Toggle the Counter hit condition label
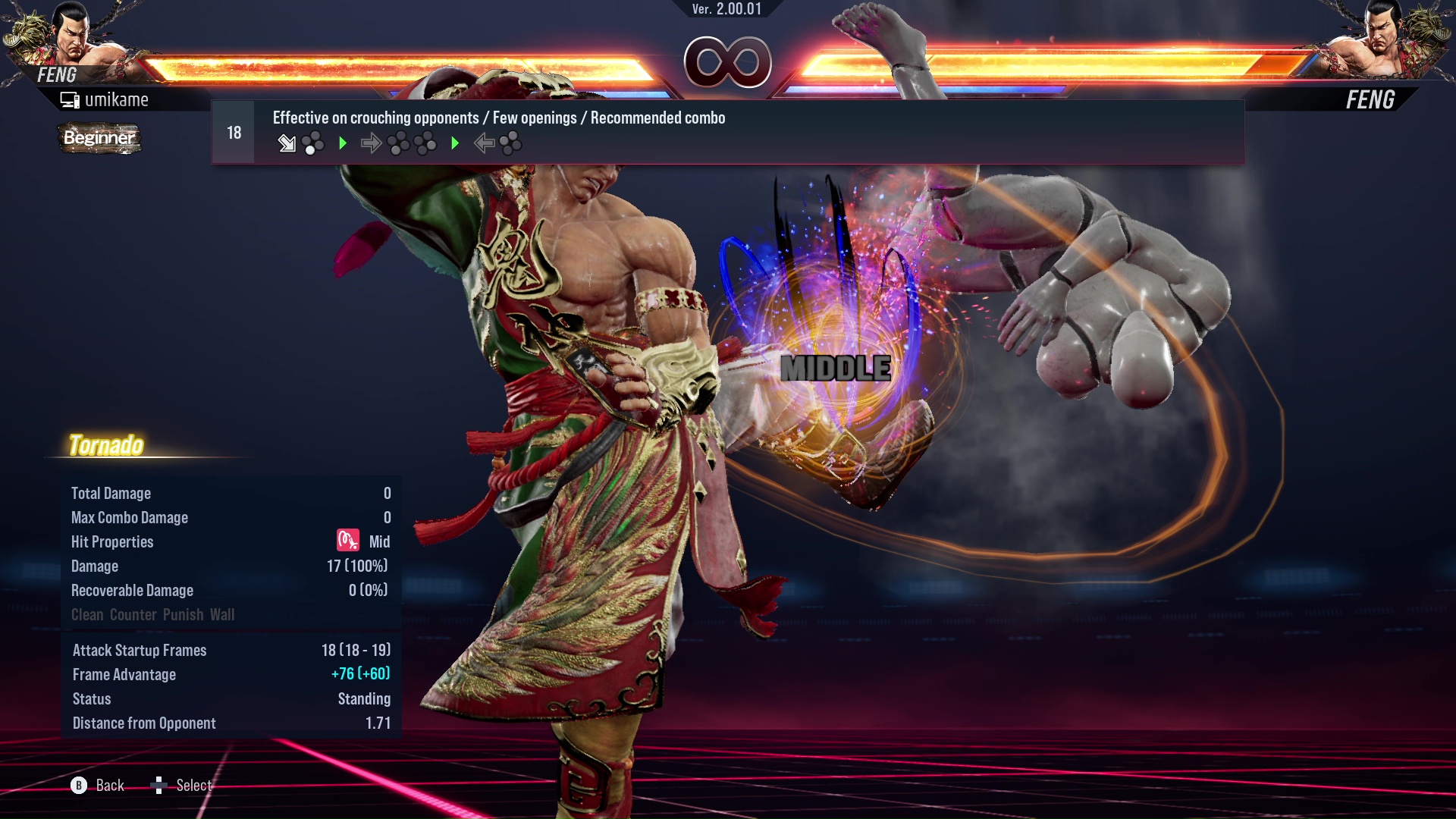This screenshot has height=819, width=1456. 133,614
